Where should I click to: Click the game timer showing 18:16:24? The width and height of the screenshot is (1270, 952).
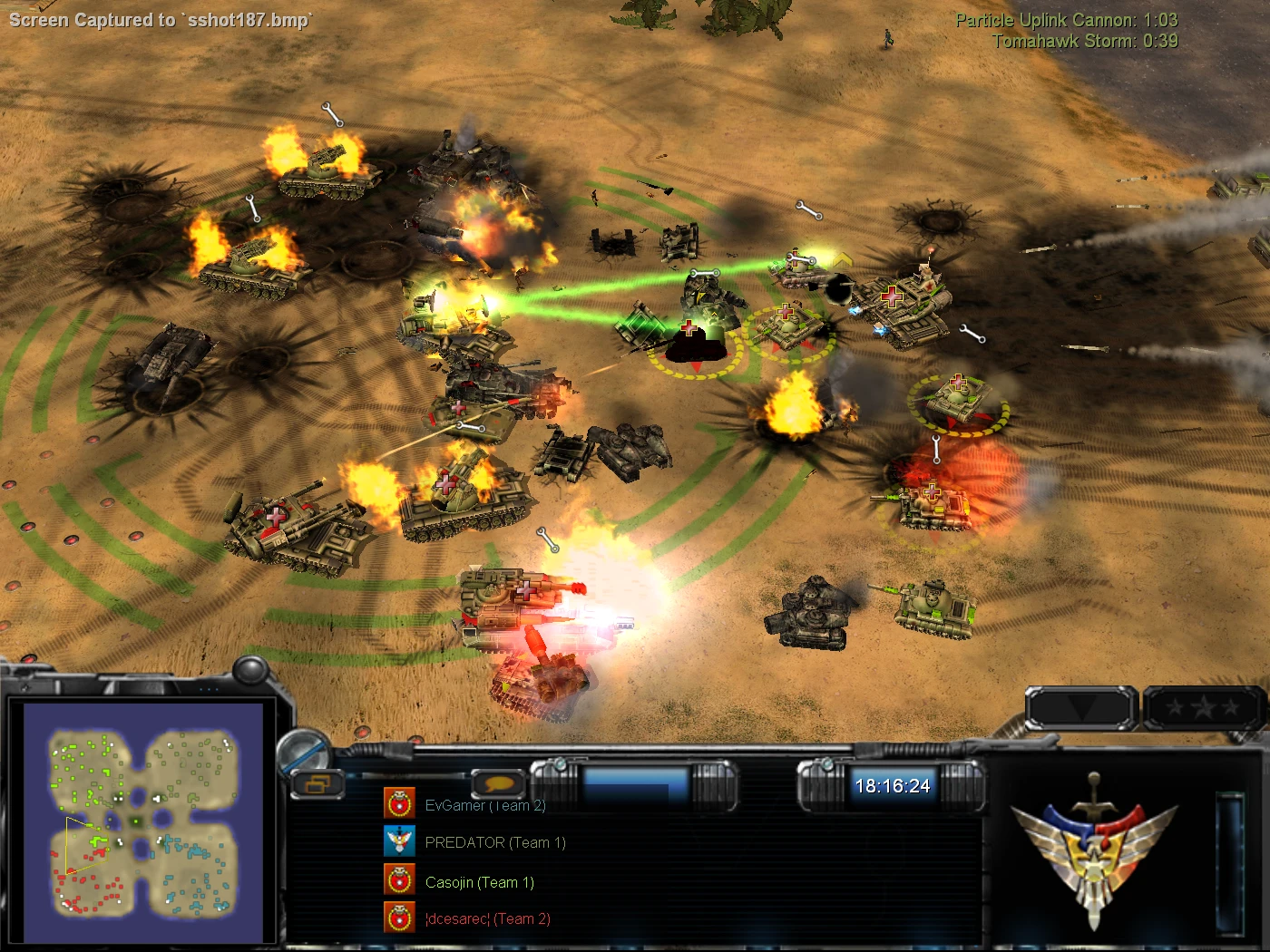click(894, 786)
